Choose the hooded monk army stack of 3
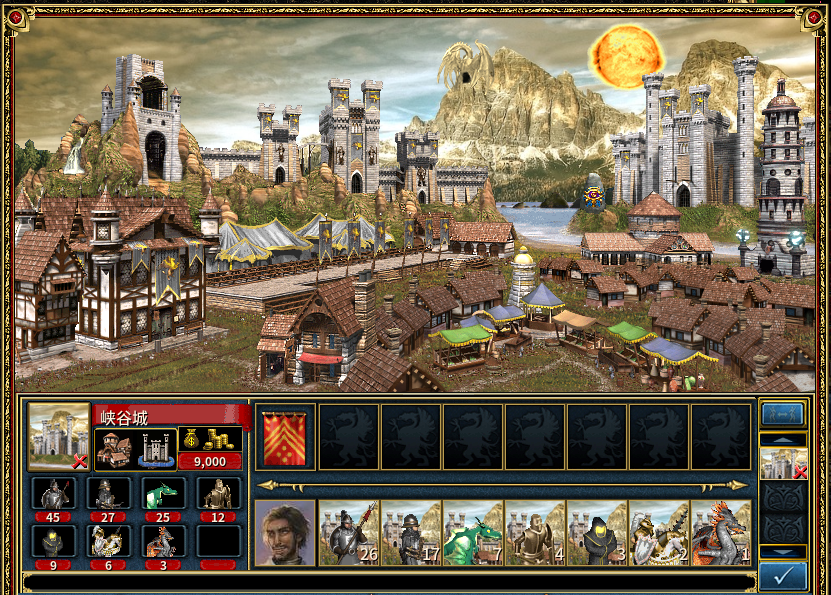 coord(597,532)
